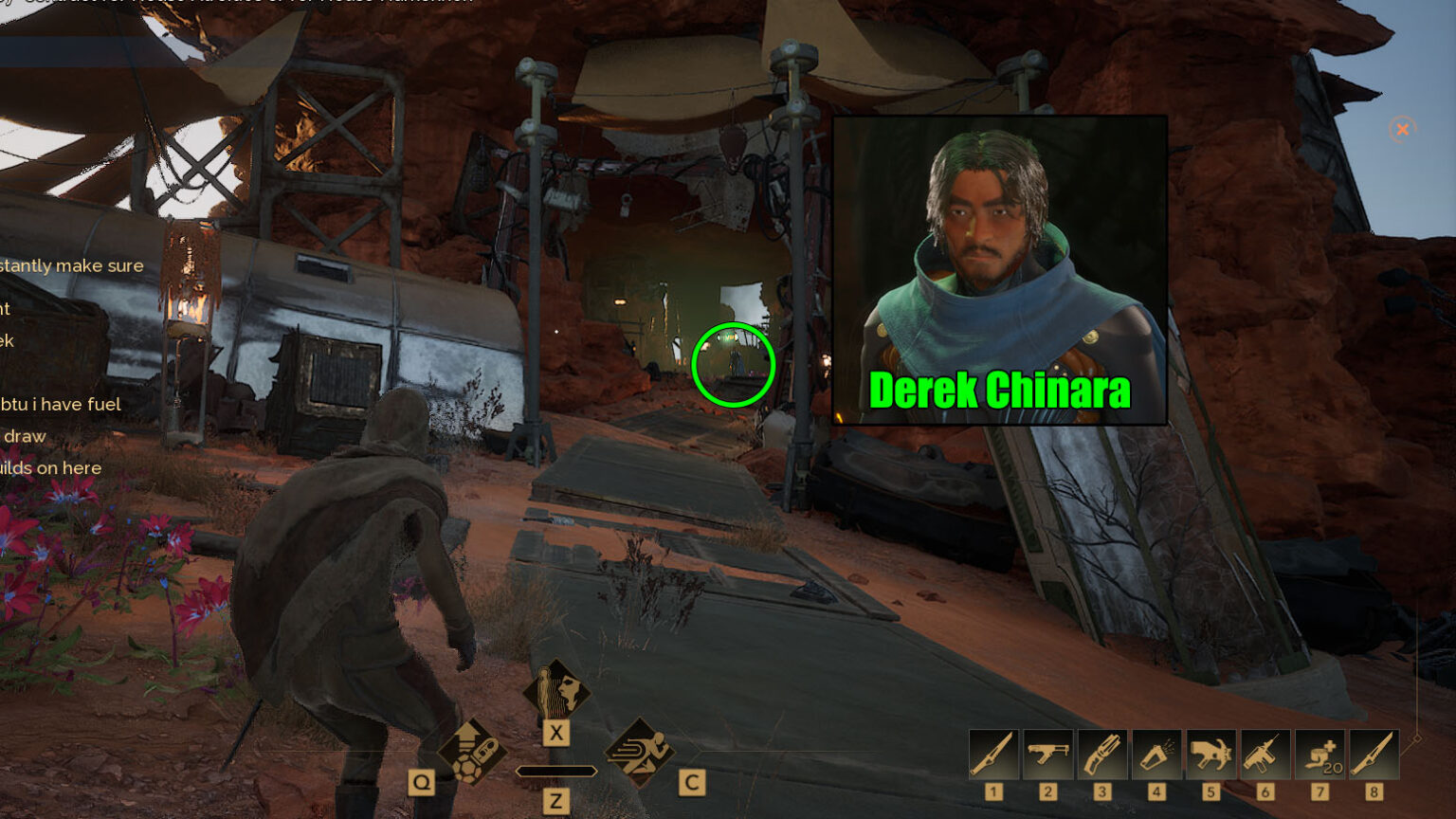Click the green circle highlighting the NPC

(x=735, y=365)
